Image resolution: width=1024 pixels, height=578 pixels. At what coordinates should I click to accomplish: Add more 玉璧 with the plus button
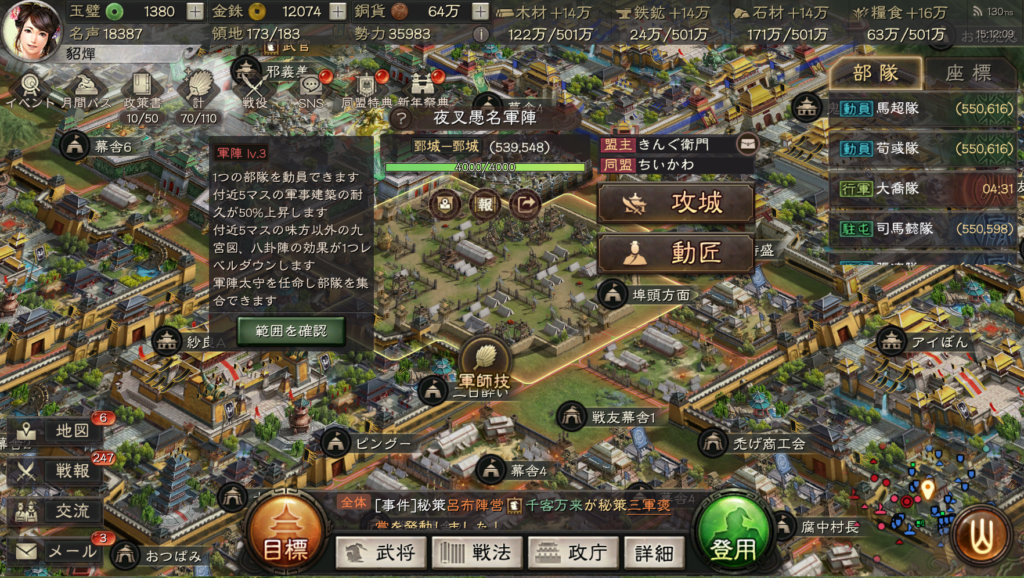(194, 12)
